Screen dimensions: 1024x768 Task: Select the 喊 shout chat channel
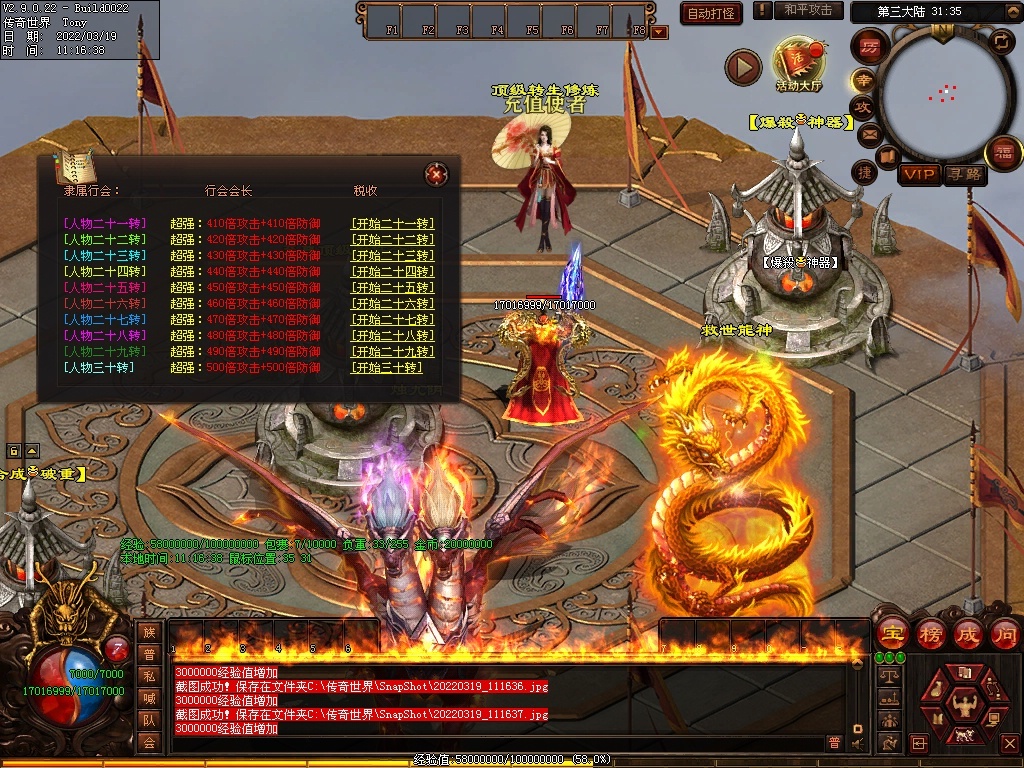tap(149, 697)
